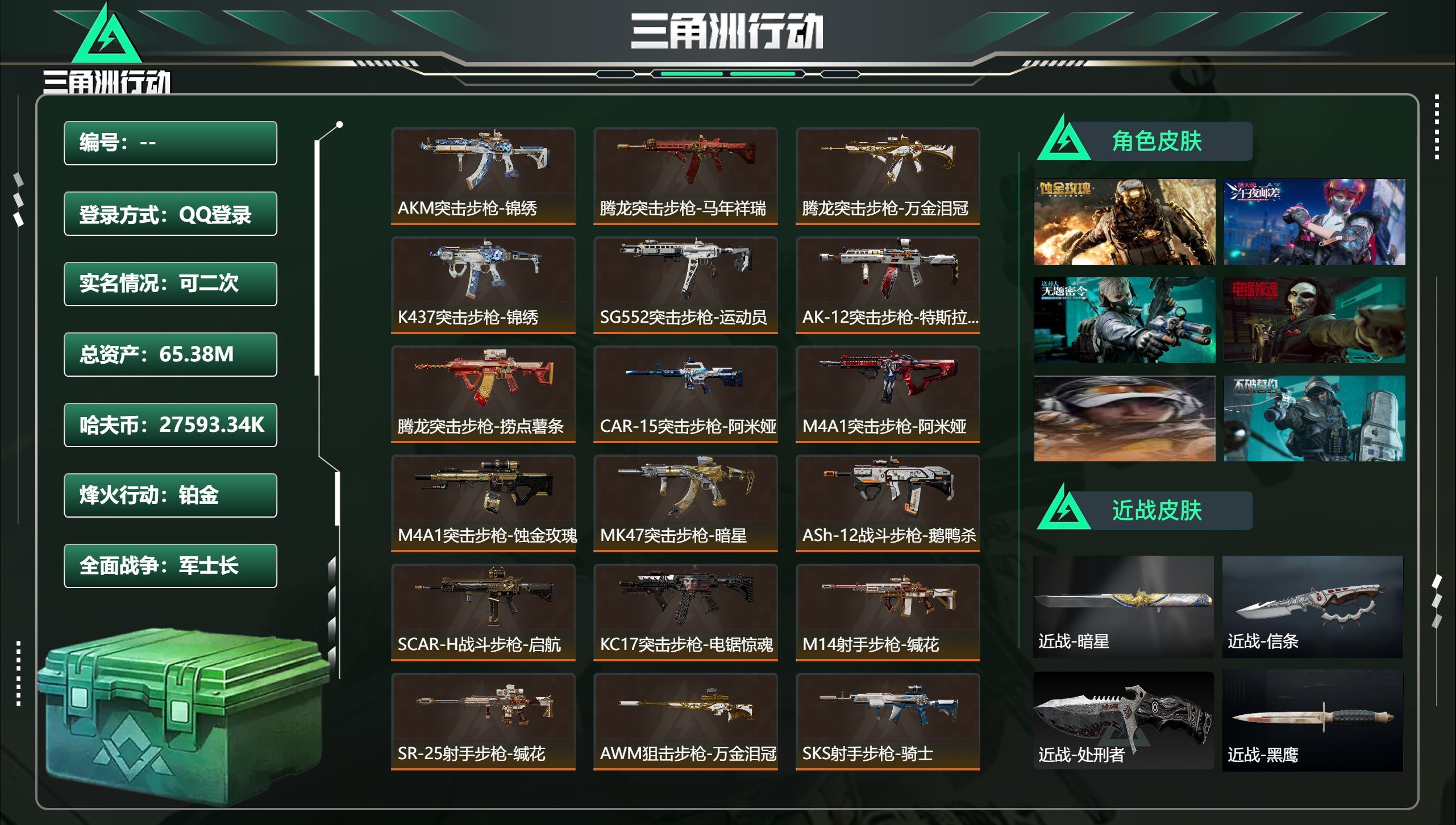Open the 腾龙突击步枪-万金泪冠 skin
This screenshot has height=825, width=1456.
pos(888,176)
